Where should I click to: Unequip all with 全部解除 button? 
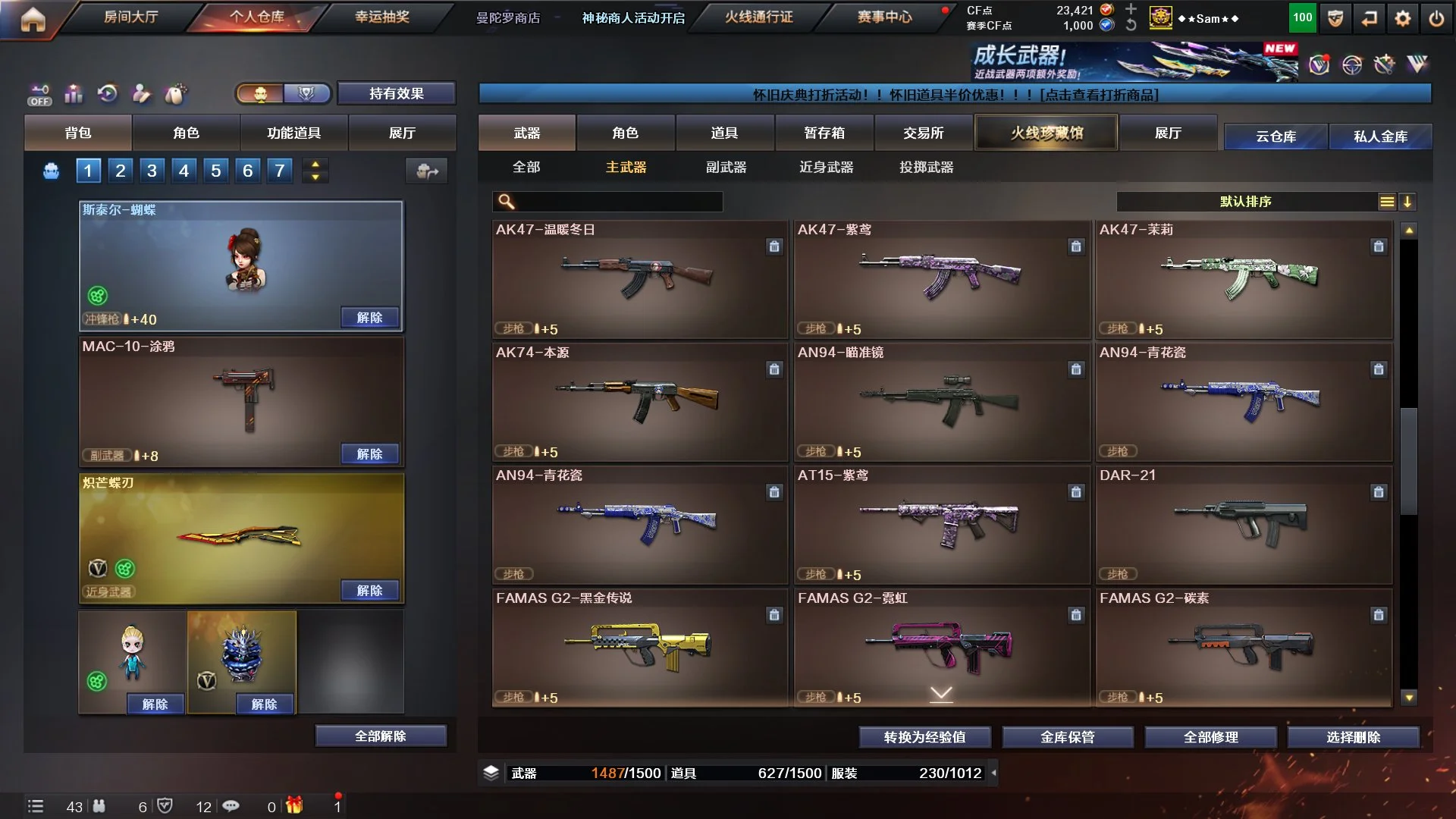(381, 736)
